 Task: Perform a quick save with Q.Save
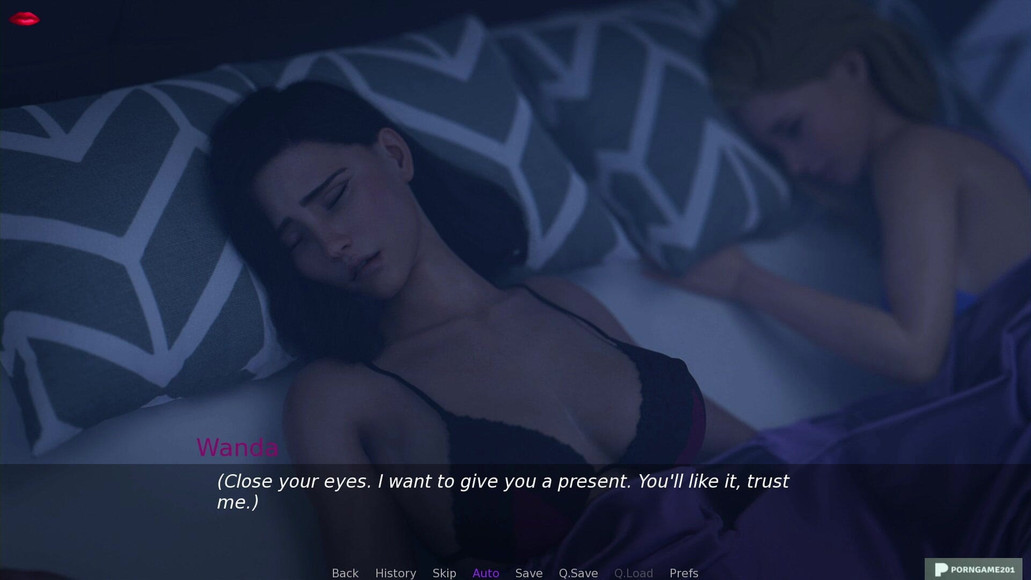(578, 573)
